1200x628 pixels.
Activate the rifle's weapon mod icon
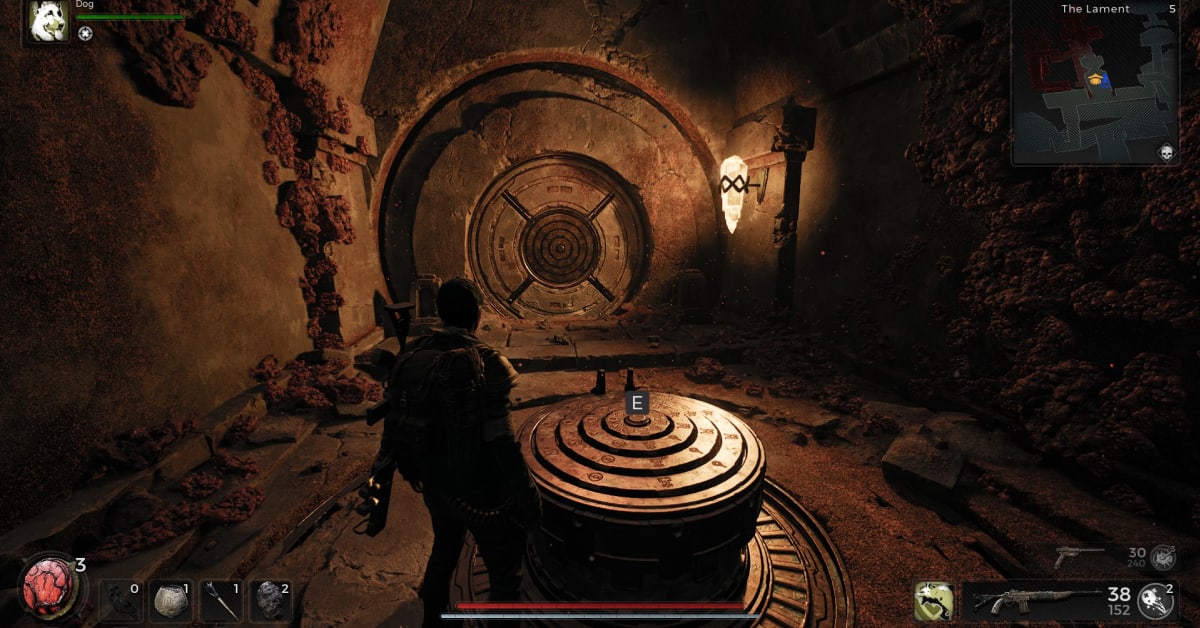(1156, 600)
